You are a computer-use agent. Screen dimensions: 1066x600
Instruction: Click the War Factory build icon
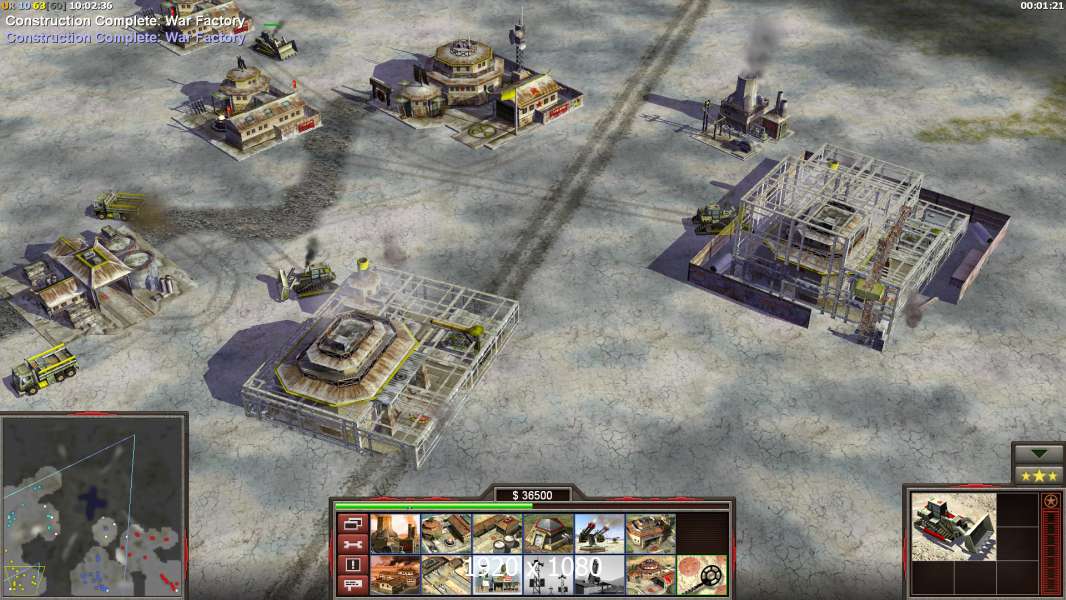[650, 533]
